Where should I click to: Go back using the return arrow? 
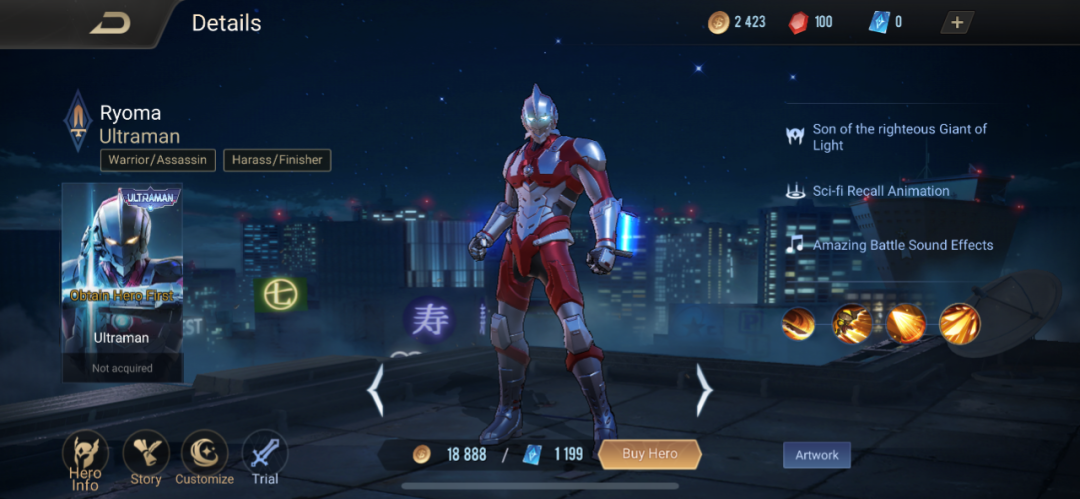[x=110, y=23]
